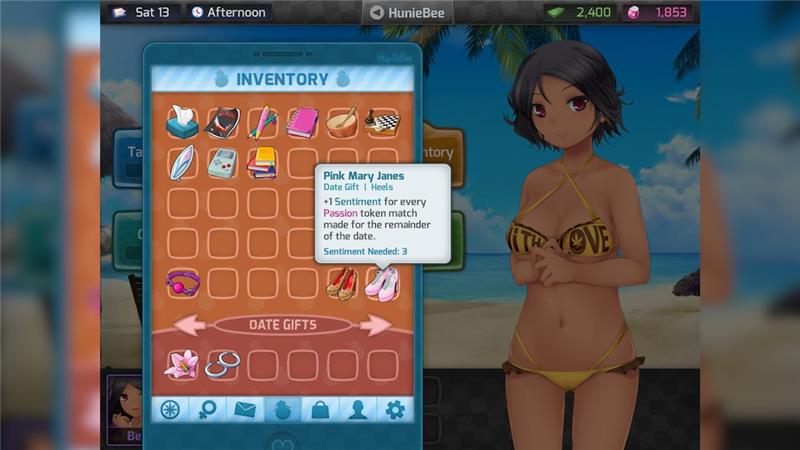This screenshot has width=800, height=450.
Task: Select the tissue box item
Action: (x=182, y=123)
